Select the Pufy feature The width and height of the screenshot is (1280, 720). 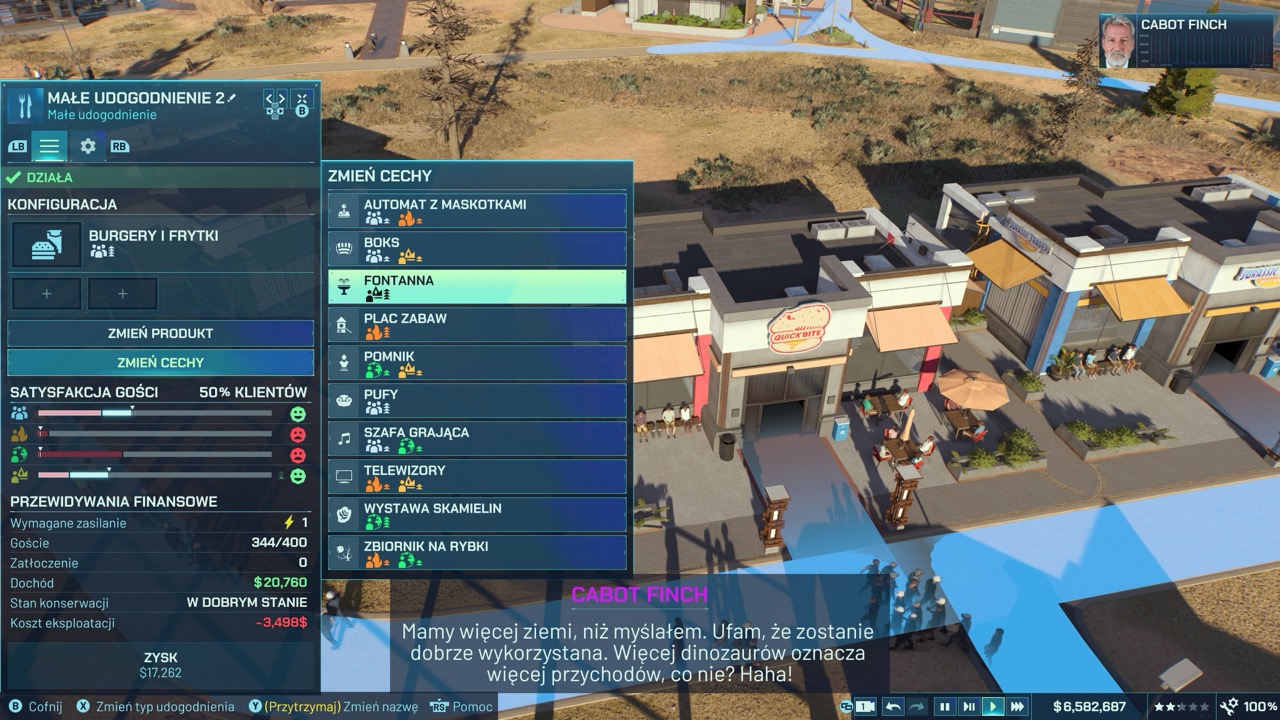477,400
